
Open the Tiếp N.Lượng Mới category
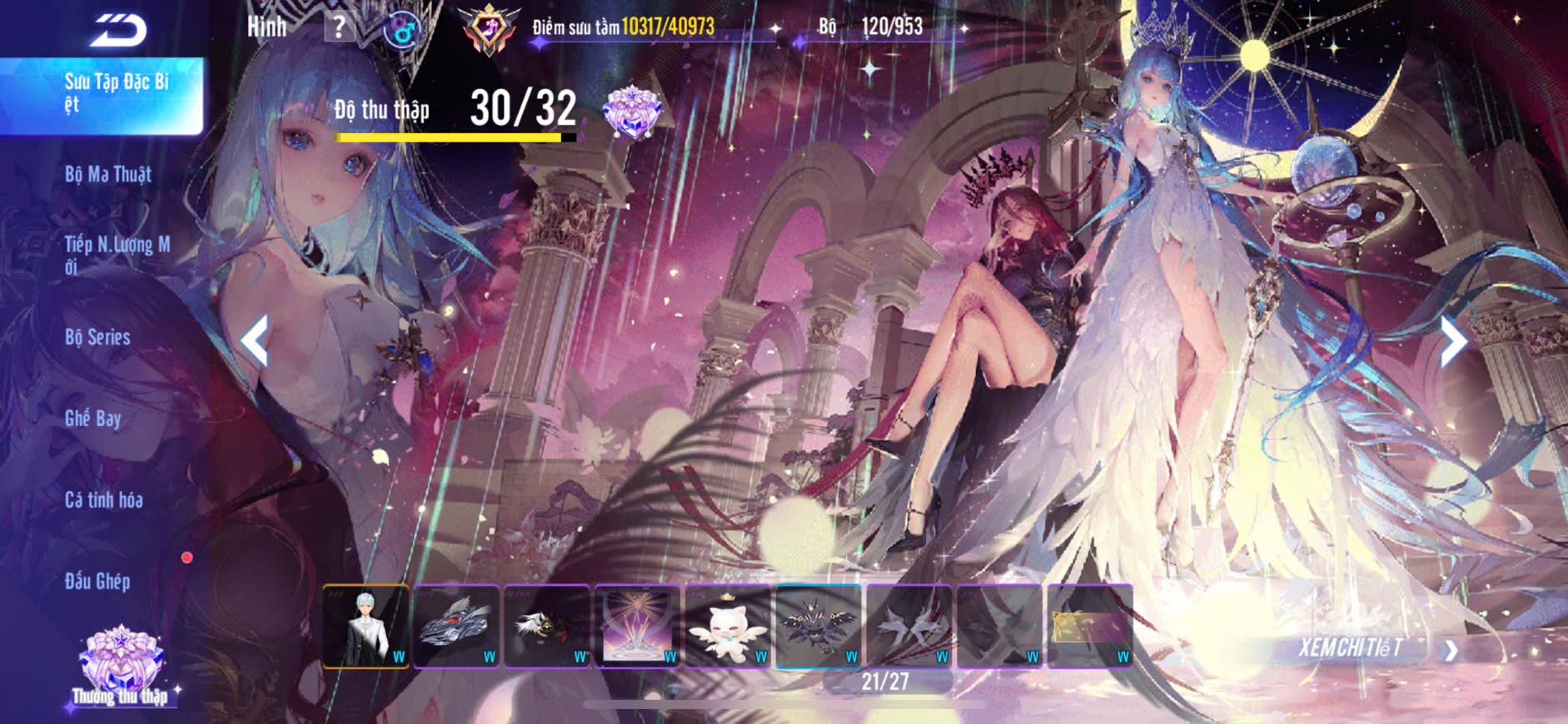pos(117,254)
